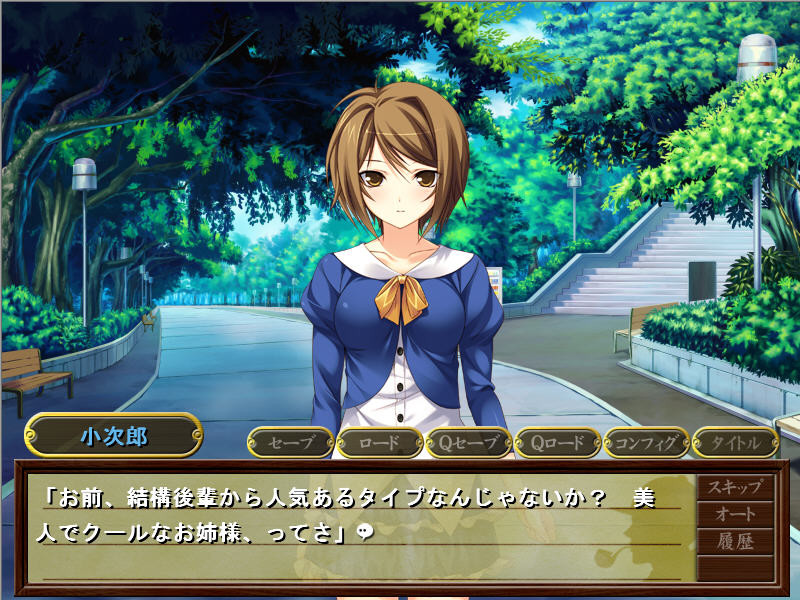Click the セーブ (Save) button
Viewport: 800px width, 600px height.
coord(290,442)
